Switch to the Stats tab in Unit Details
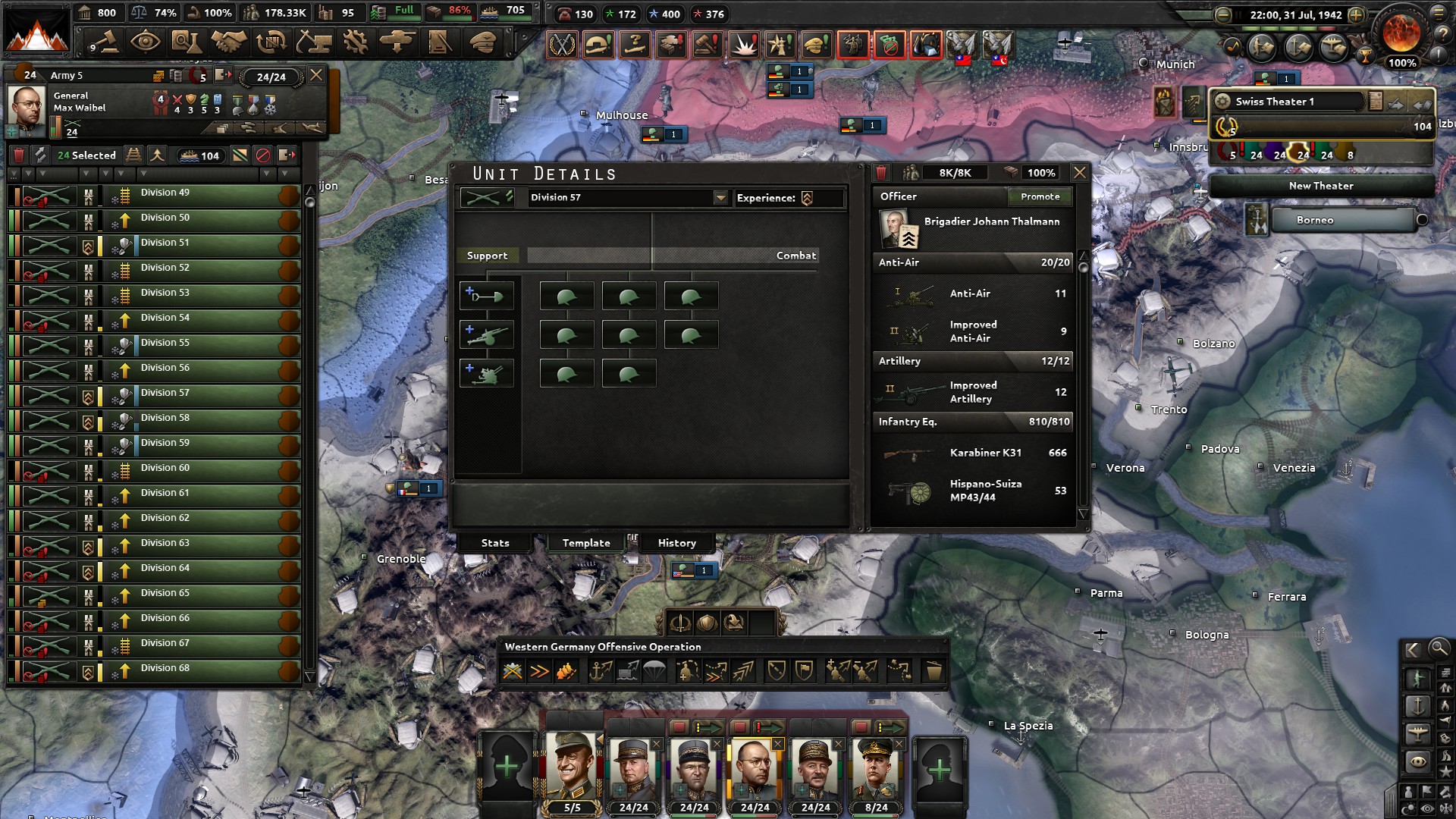 tap(494, 543)
